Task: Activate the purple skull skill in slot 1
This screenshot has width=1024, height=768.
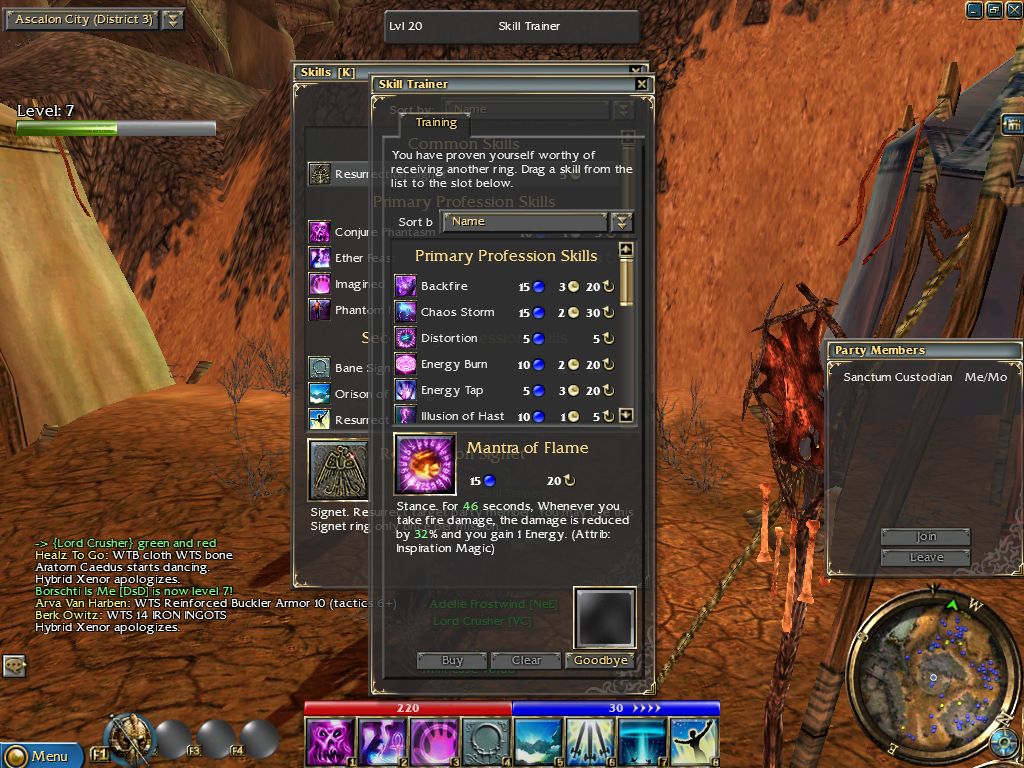Action: point(330,741)
